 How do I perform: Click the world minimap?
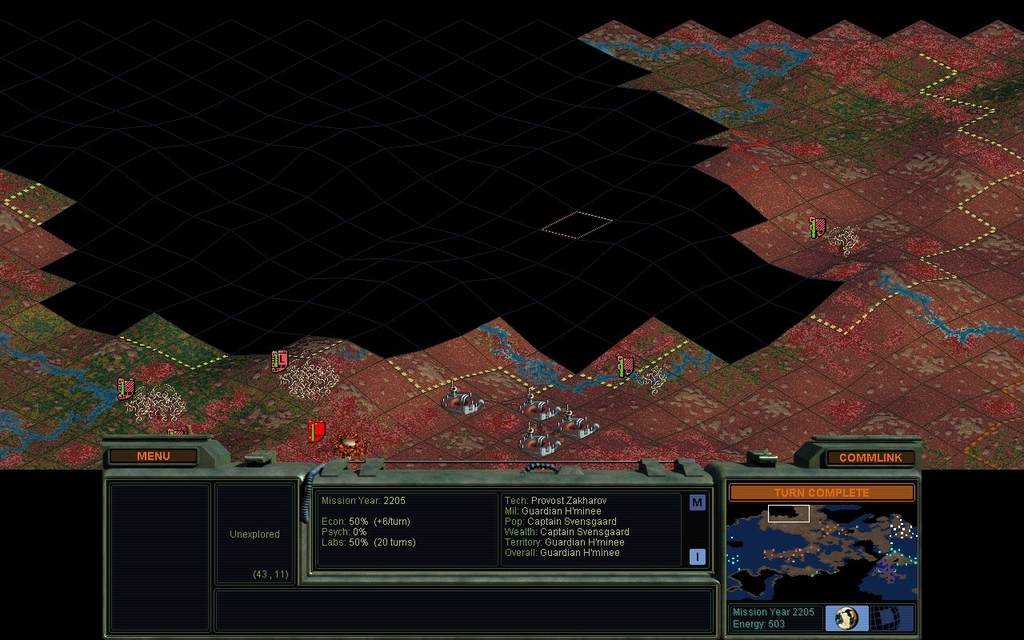[821, 552]
